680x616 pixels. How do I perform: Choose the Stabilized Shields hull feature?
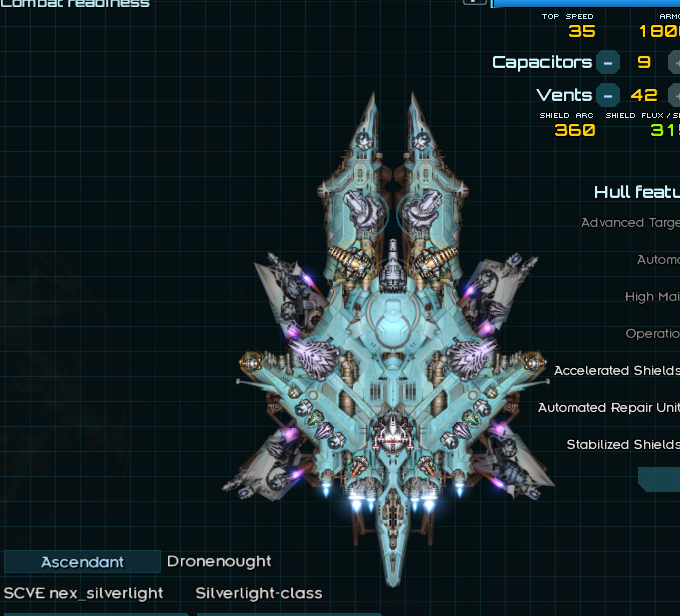coord(622,445)
